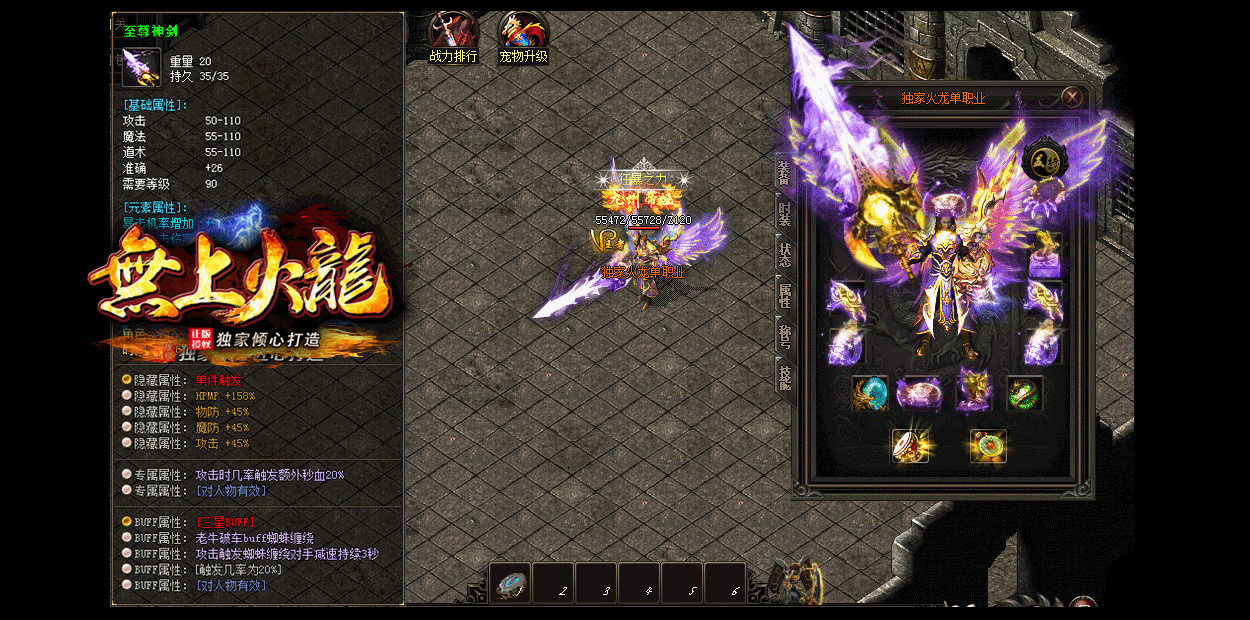Click the round 五行 five-elements button
The height and width of the screenshot is (620, 1250).
pos(1044,160)
